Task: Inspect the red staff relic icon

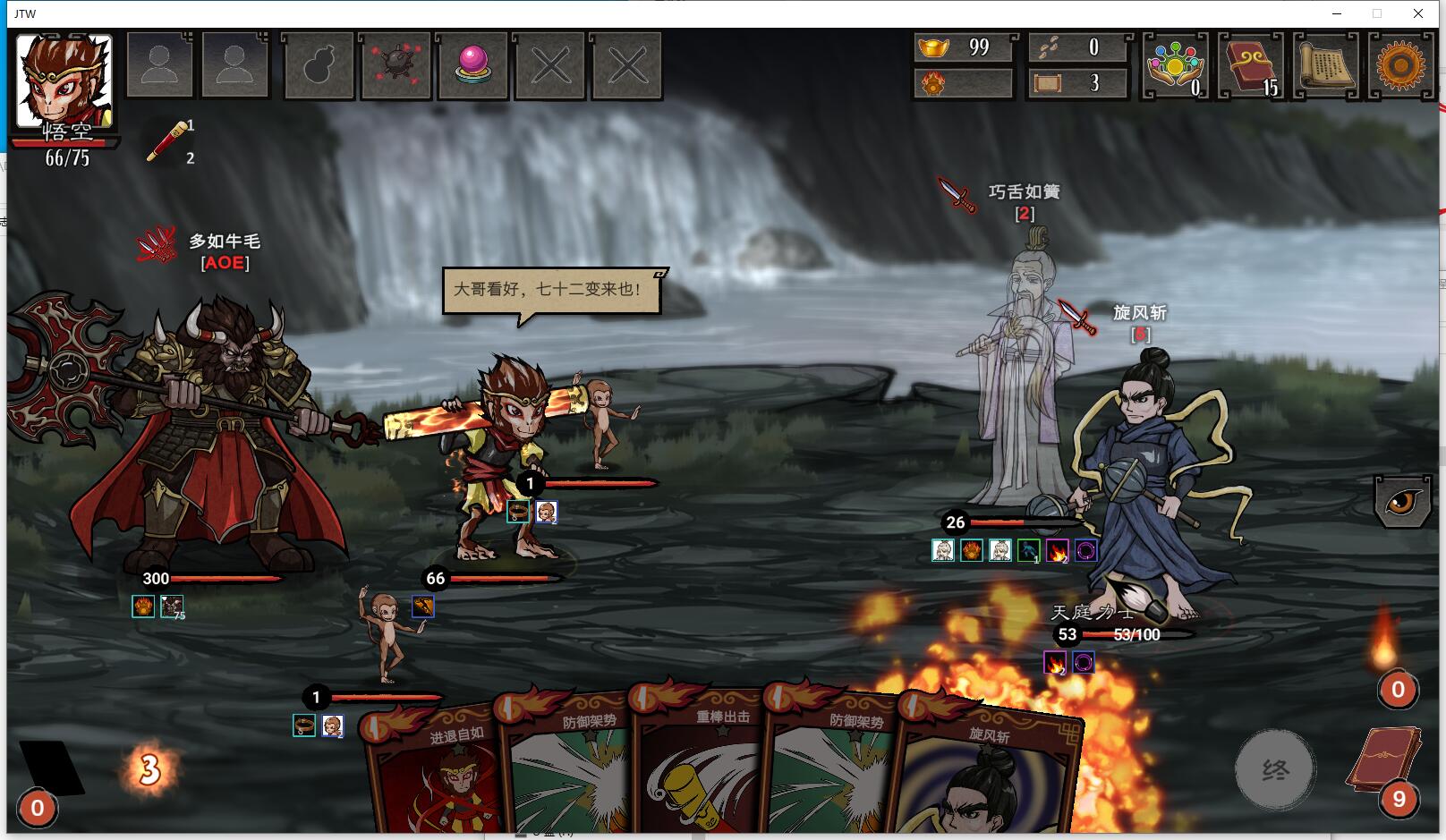Action: (x=167, y=142)
